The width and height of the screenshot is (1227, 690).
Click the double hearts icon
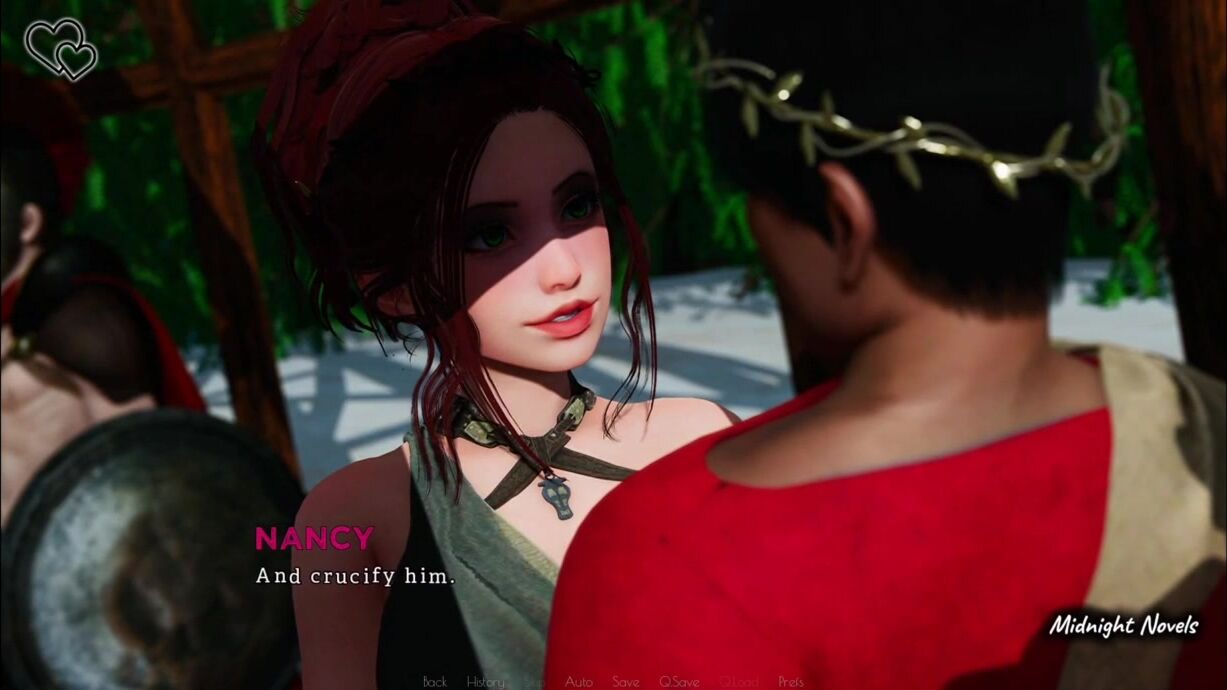[61, 48]
